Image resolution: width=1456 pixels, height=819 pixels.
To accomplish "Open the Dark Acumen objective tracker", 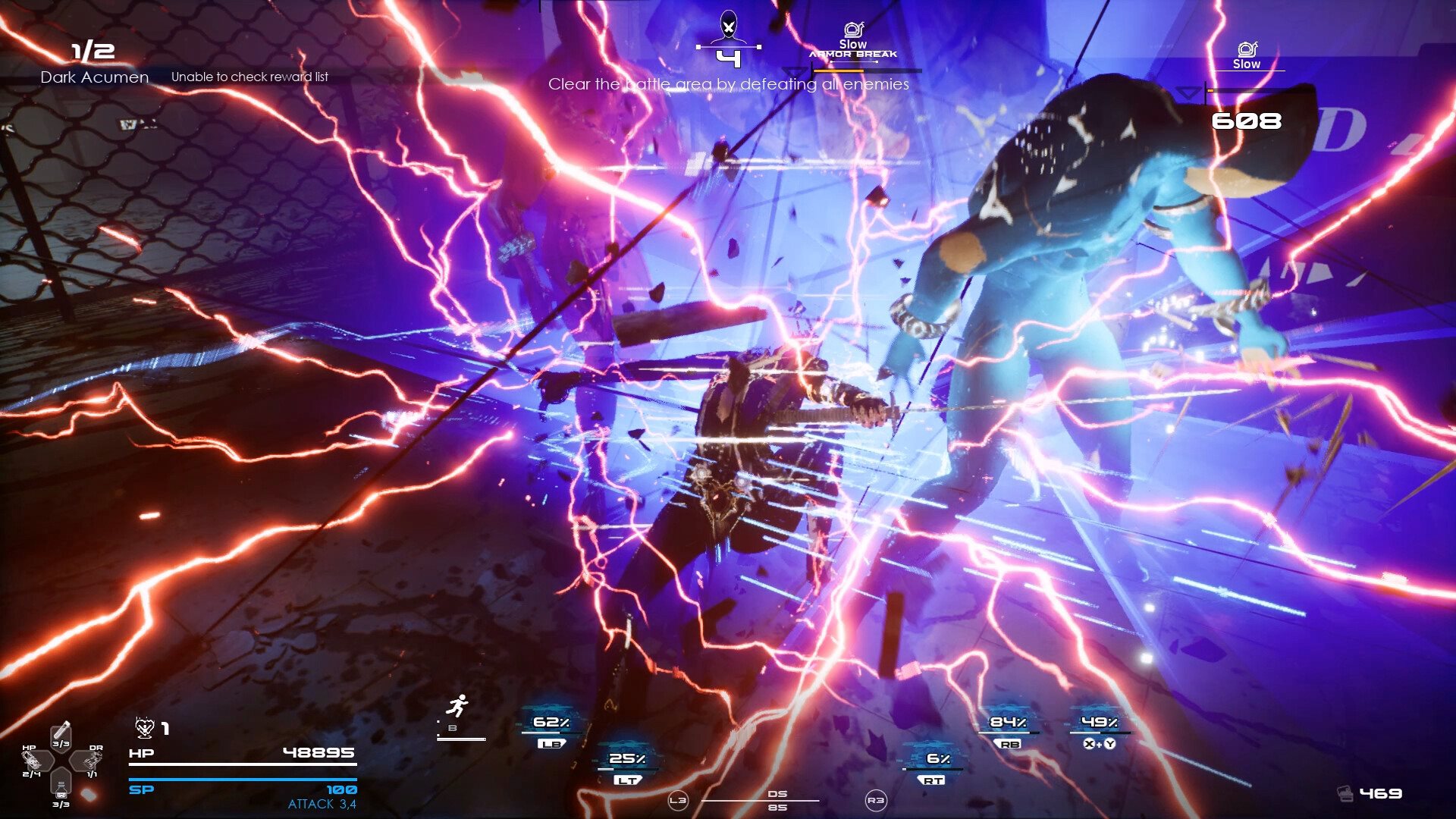I will [94, 77].
